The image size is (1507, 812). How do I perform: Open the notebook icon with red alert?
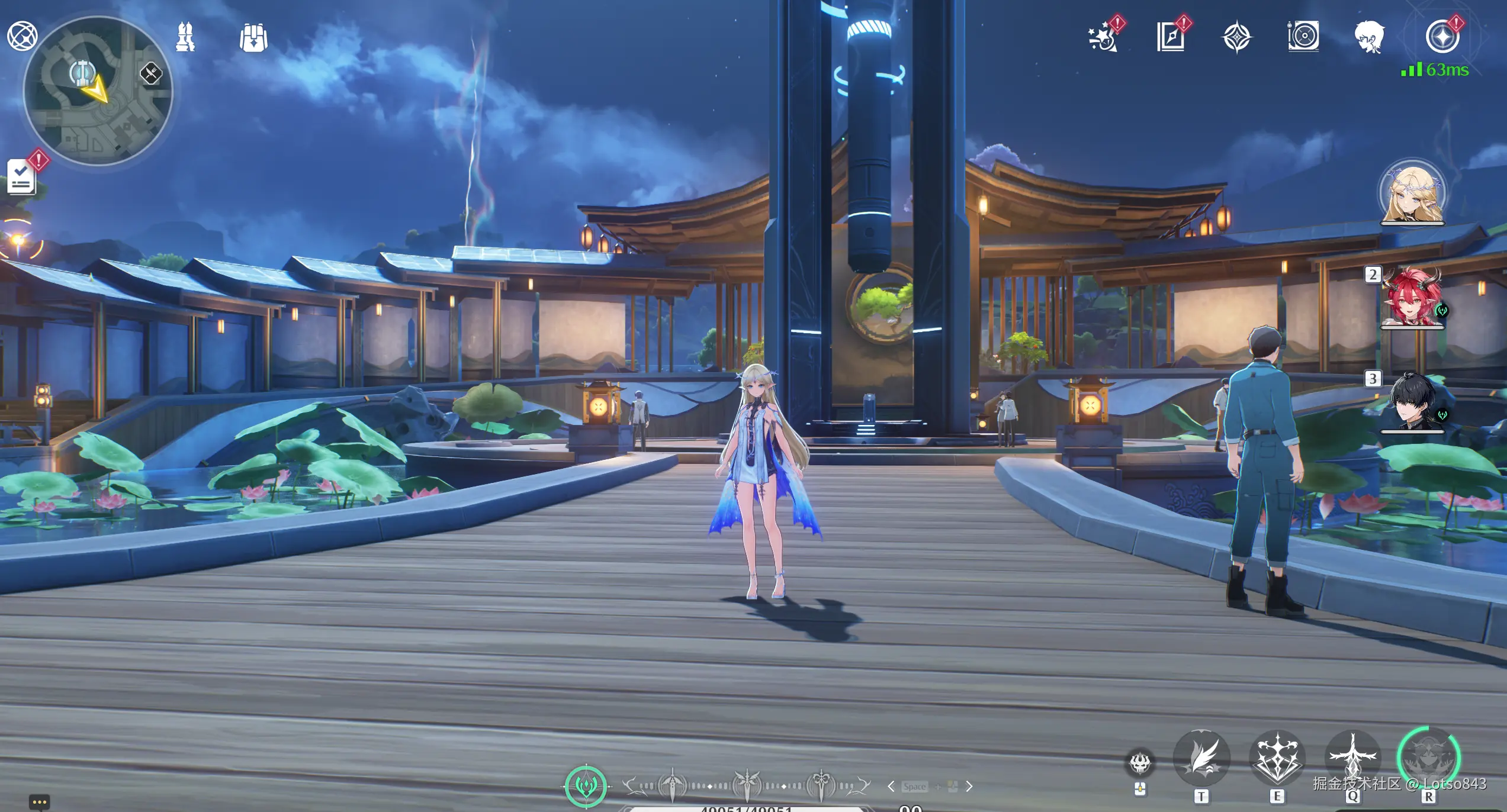pyautogui.click(x=1171, y=37)
